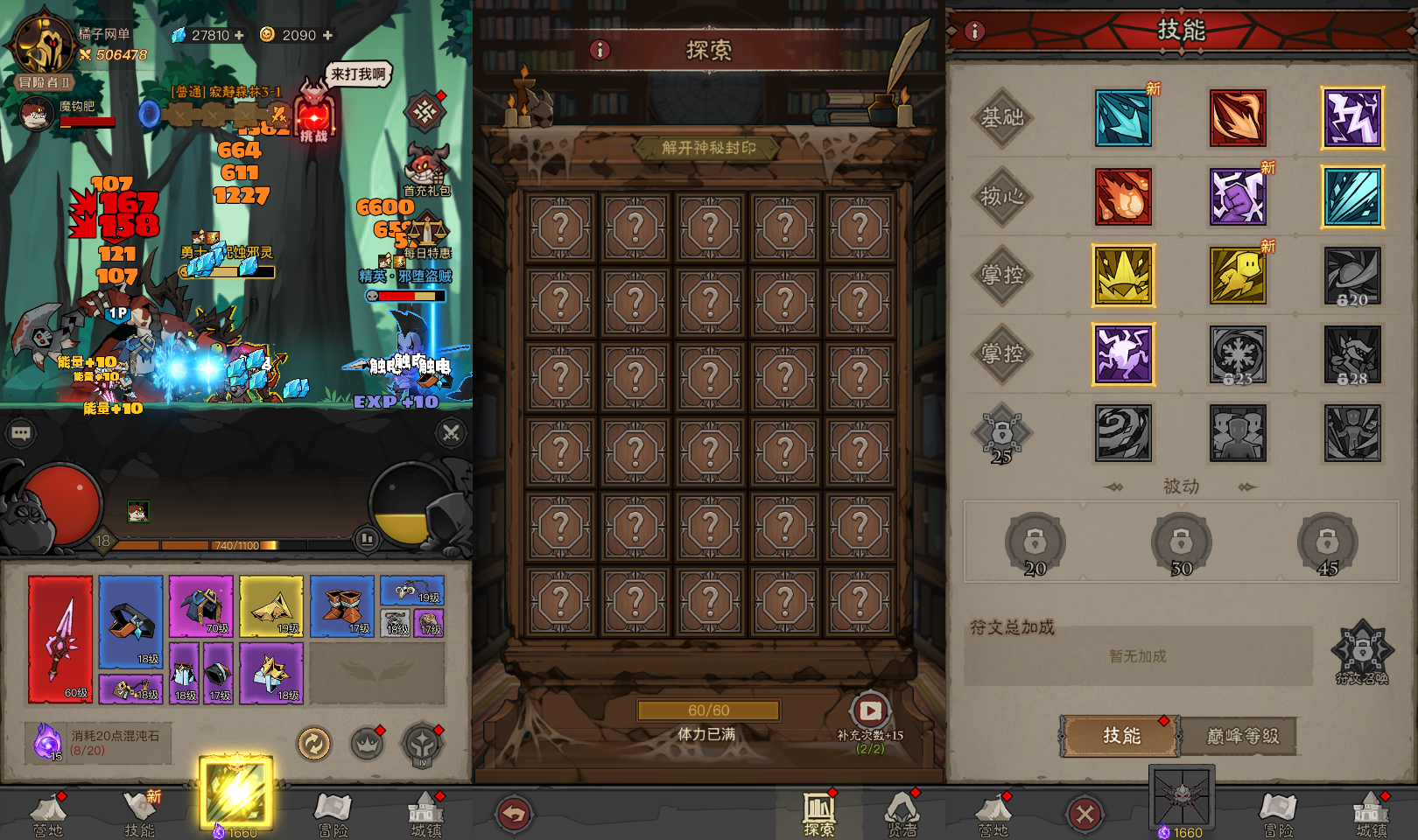Click the equipment refresh swap icon
This screenshot has height=840, width=1418.
click(313, 745)
